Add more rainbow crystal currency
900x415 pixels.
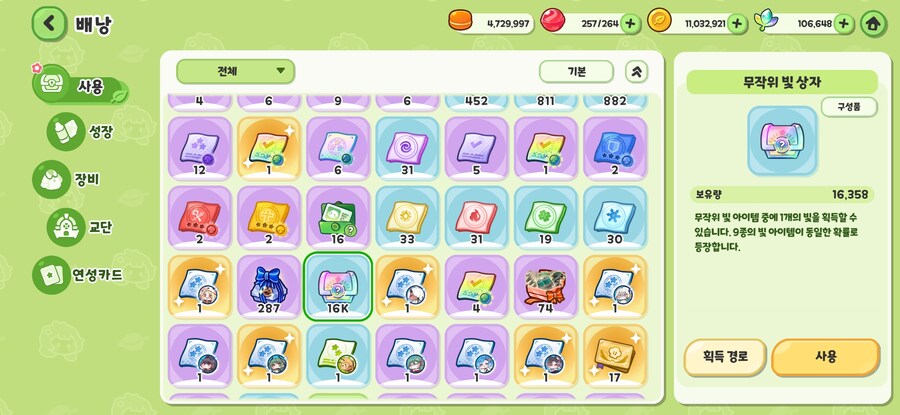tap(844, 23)
